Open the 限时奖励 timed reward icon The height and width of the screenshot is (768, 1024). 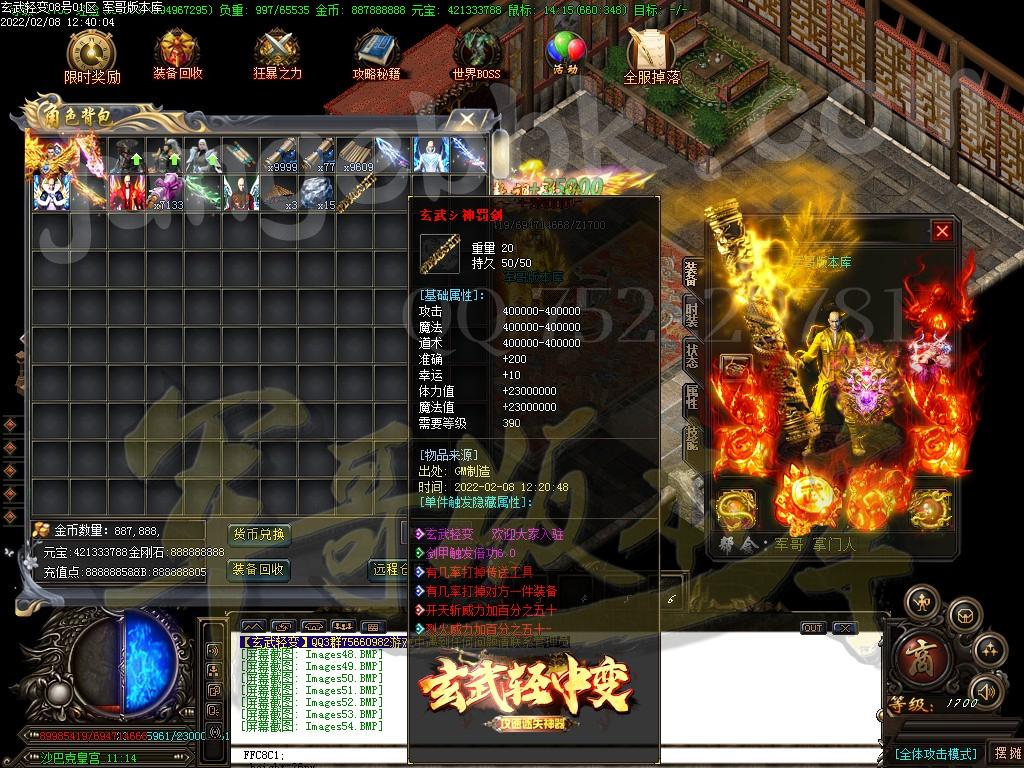tap(91, 55)
